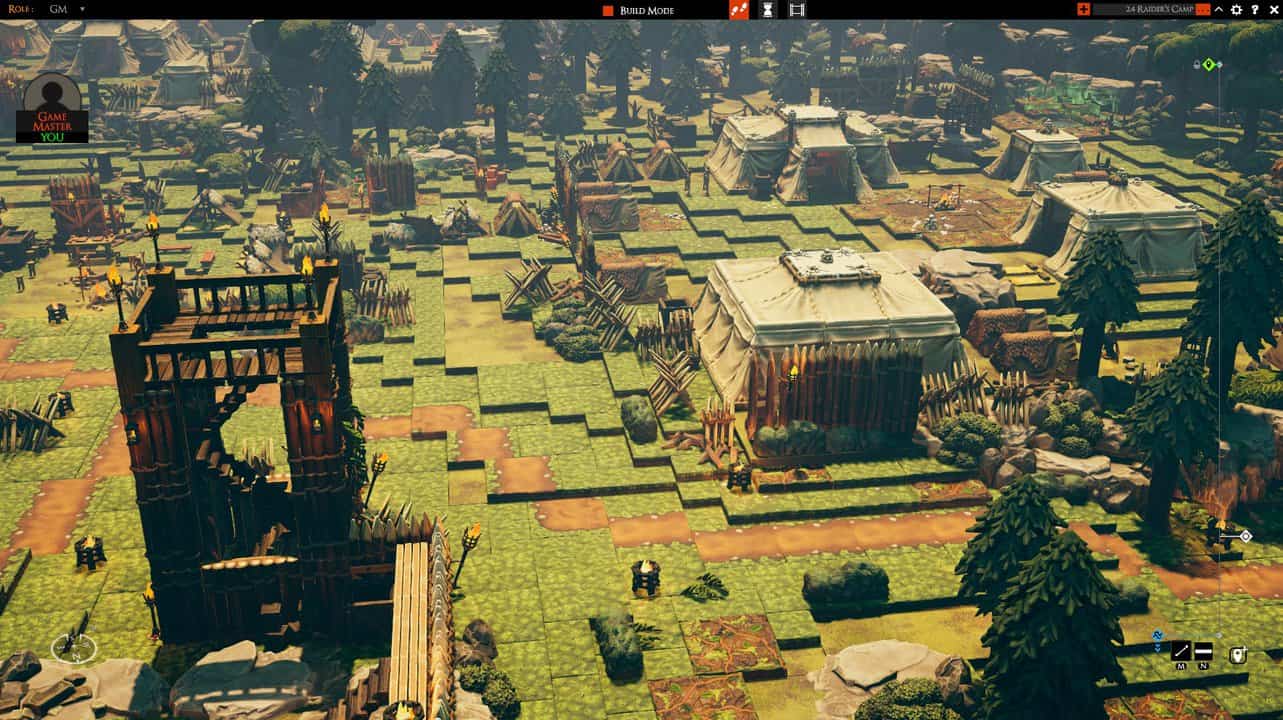Select the footsteps movement mode icon
1283x720 pixels.
pyautogui.click(x=739, y=10)
